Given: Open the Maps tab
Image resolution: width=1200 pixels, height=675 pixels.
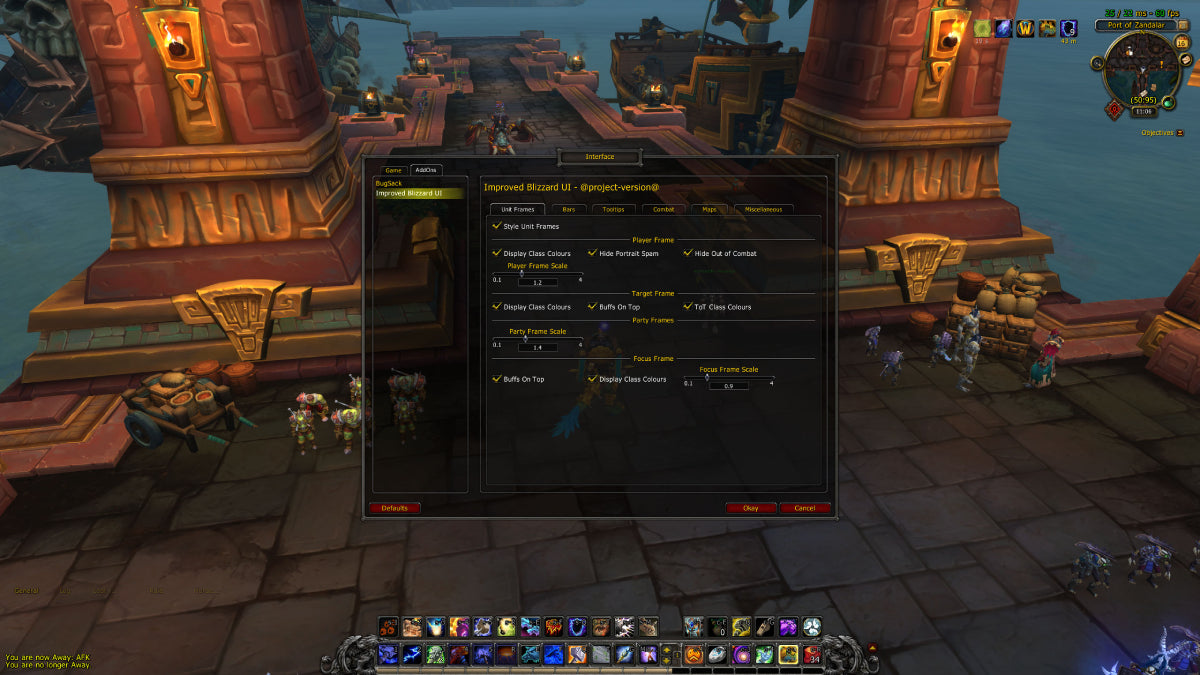Looking at the screenshot, I should tap(709, 209).
